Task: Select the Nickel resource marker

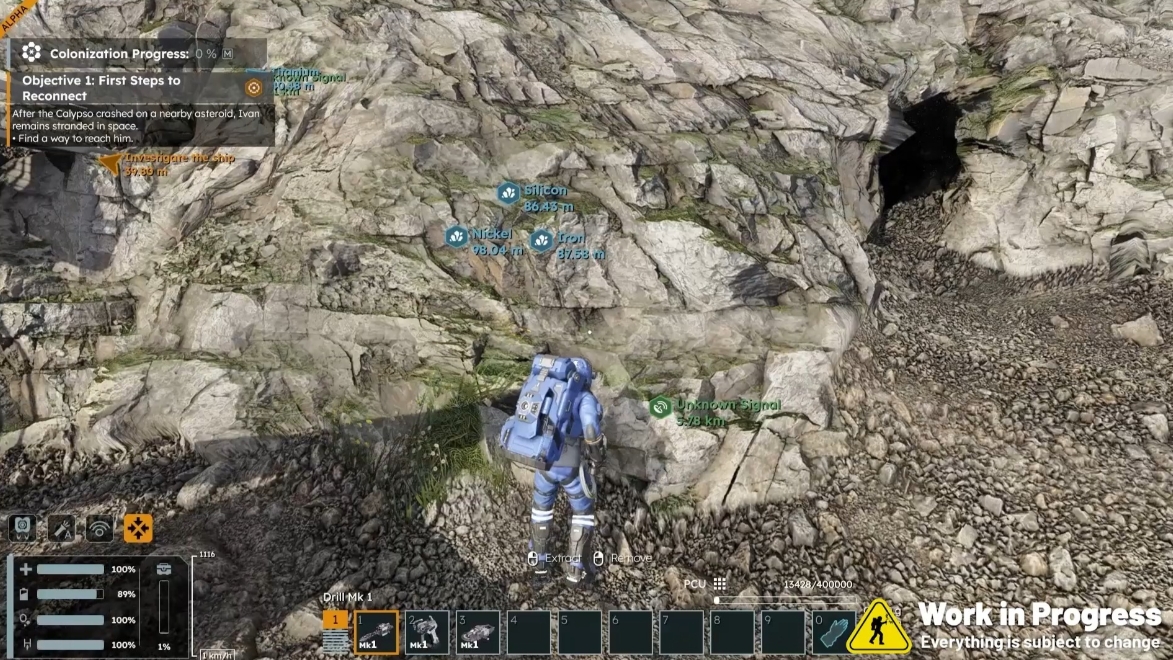Action: pyautogui.click(x=457, y=236)
